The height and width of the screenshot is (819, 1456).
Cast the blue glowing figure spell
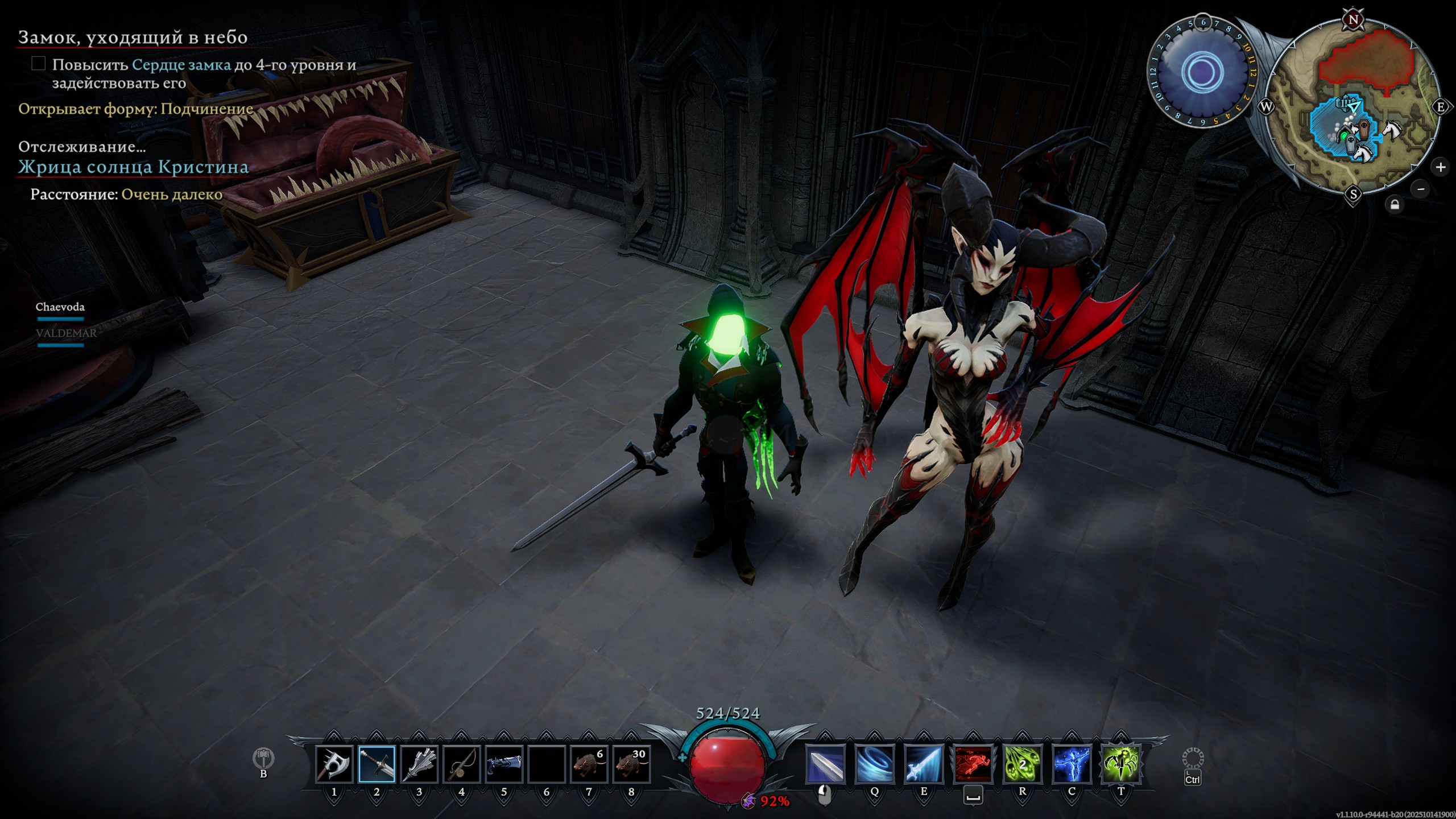pos(1072,764)
